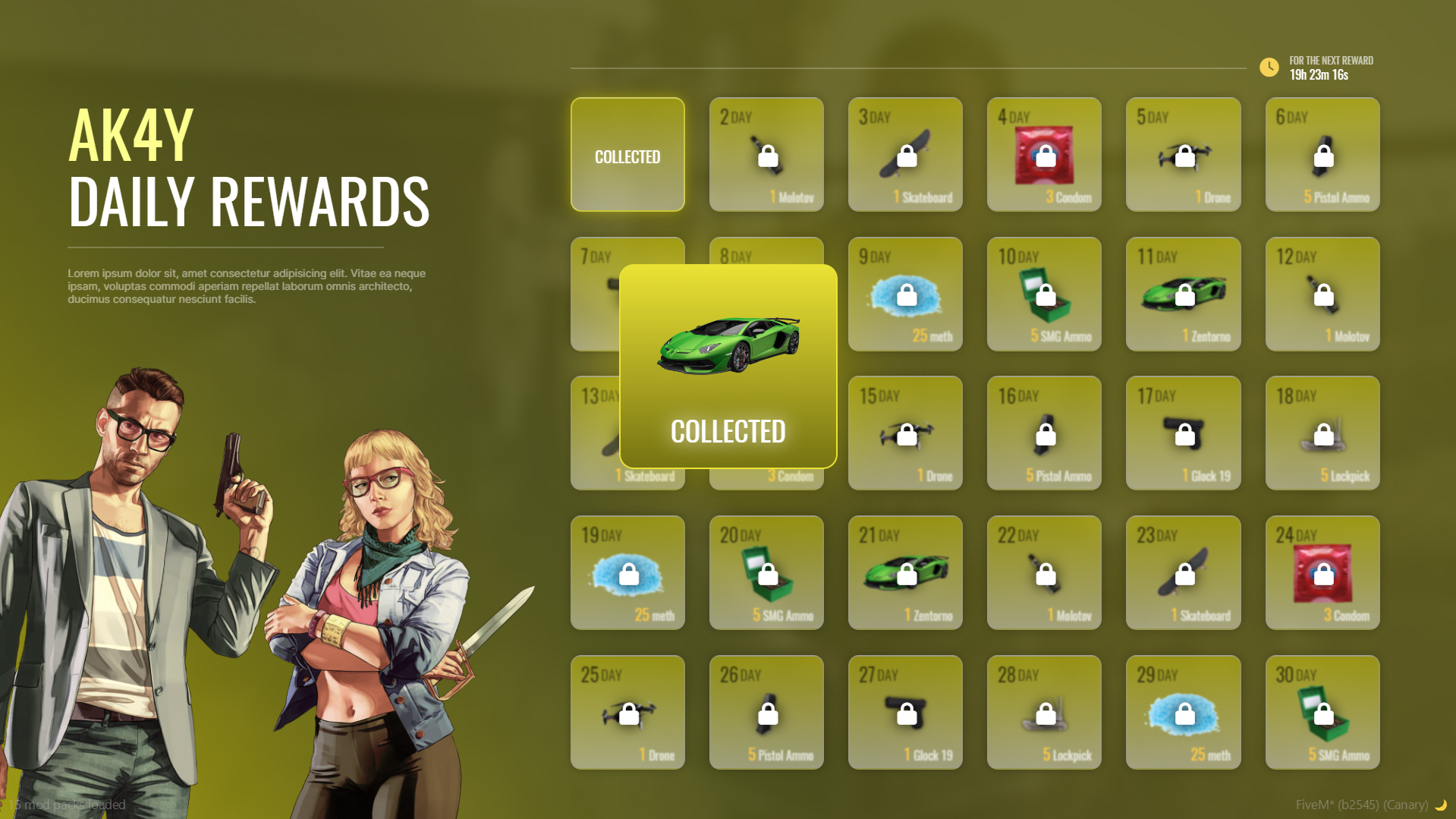Select the Day 15 Drone reward tile
Viewport: 1456px width, 819px height.
pyautogui.click(x=905, y=433)
